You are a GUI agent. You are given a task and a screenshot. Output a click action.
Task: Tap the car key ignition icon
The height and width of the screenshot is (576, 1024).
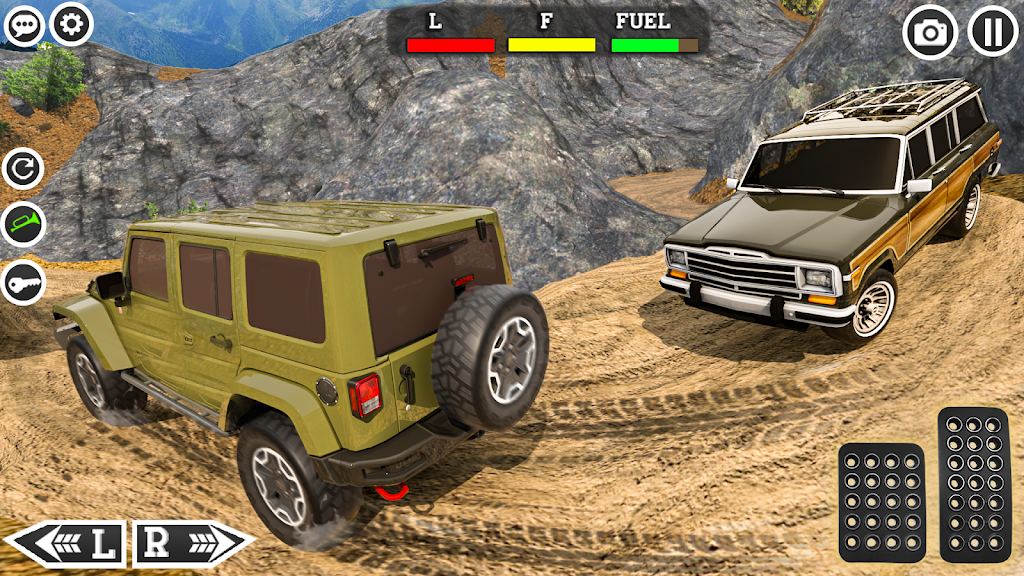(x=23, y=283)
